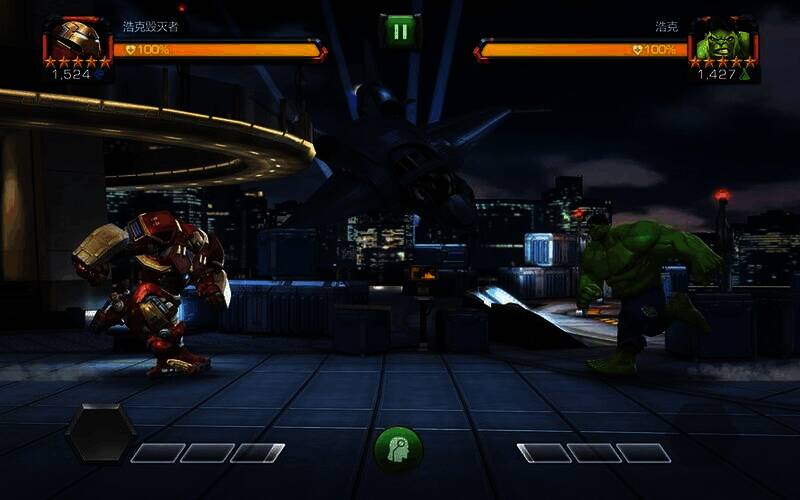Tap the hexagonal special attack button
The width and height of the screenshot is (800, 500).
100,432
